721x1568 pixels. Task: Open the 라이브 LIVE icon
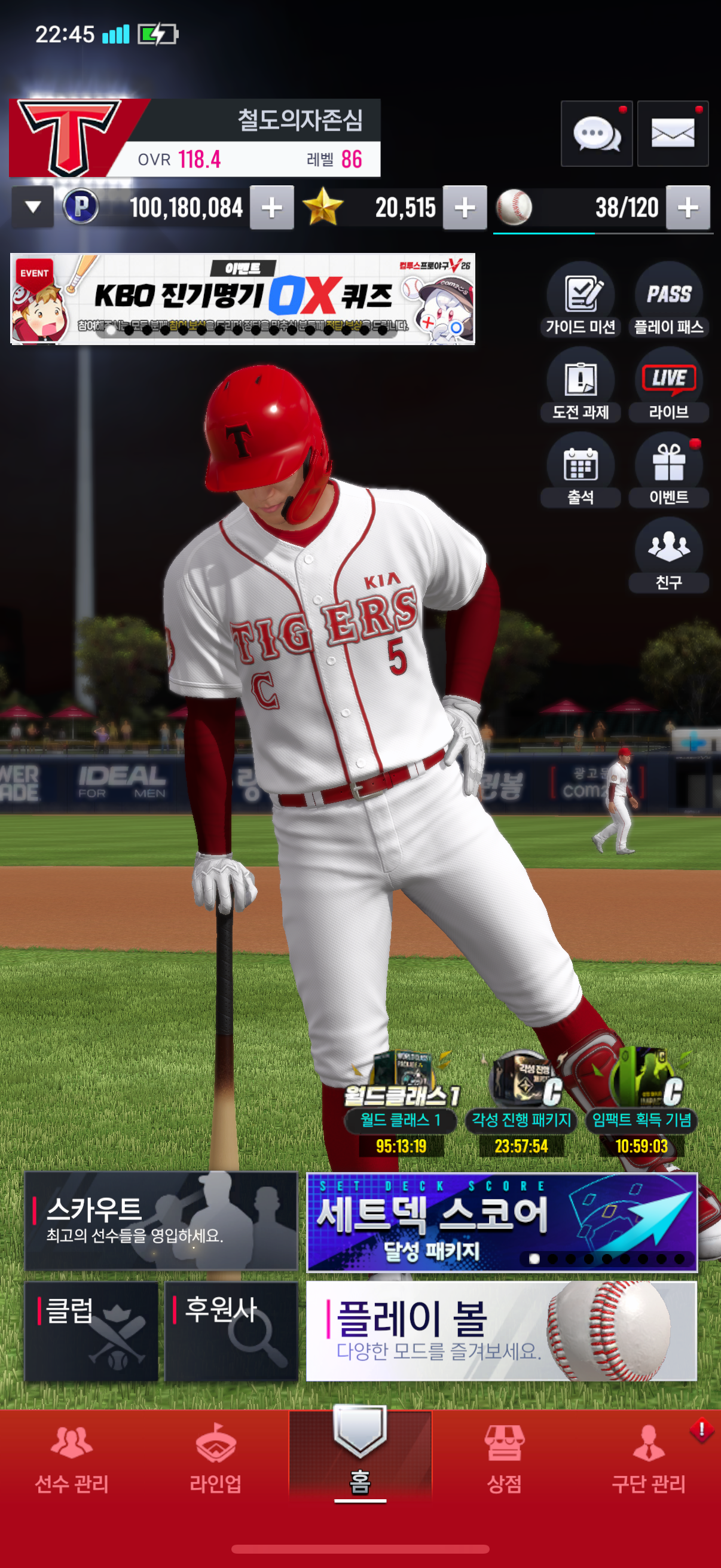668,385
